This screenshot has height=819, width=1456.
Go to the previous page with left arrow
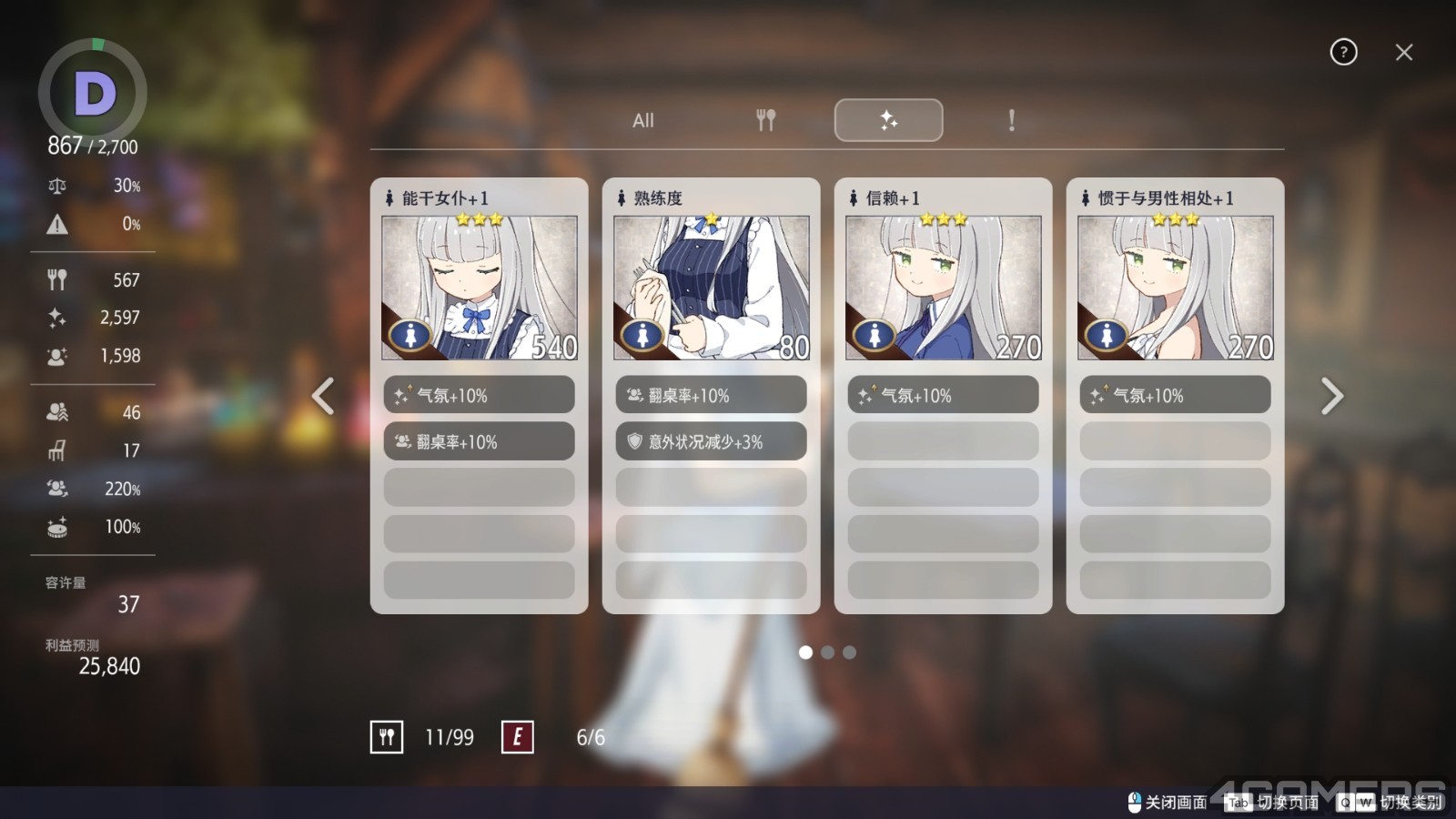pyautogui.click(x=323, y=396)
